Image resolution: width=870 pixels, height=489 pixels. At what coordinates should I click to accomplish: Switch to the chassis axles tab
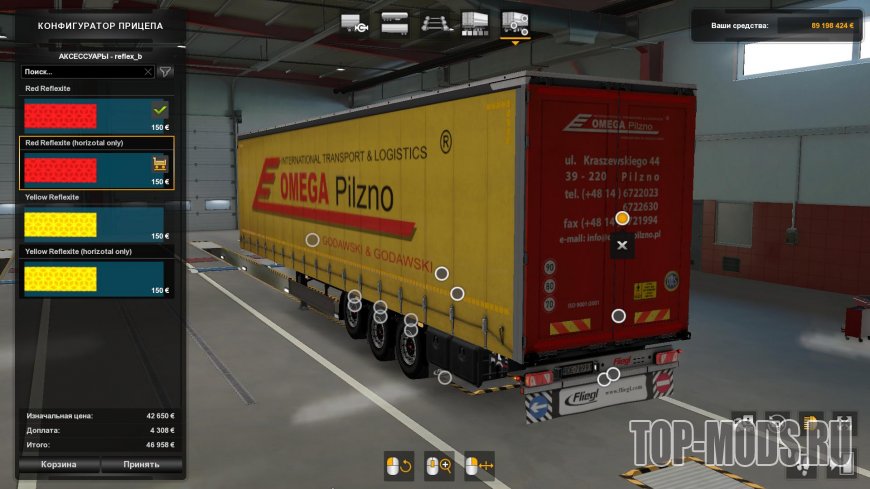[435, 22]
